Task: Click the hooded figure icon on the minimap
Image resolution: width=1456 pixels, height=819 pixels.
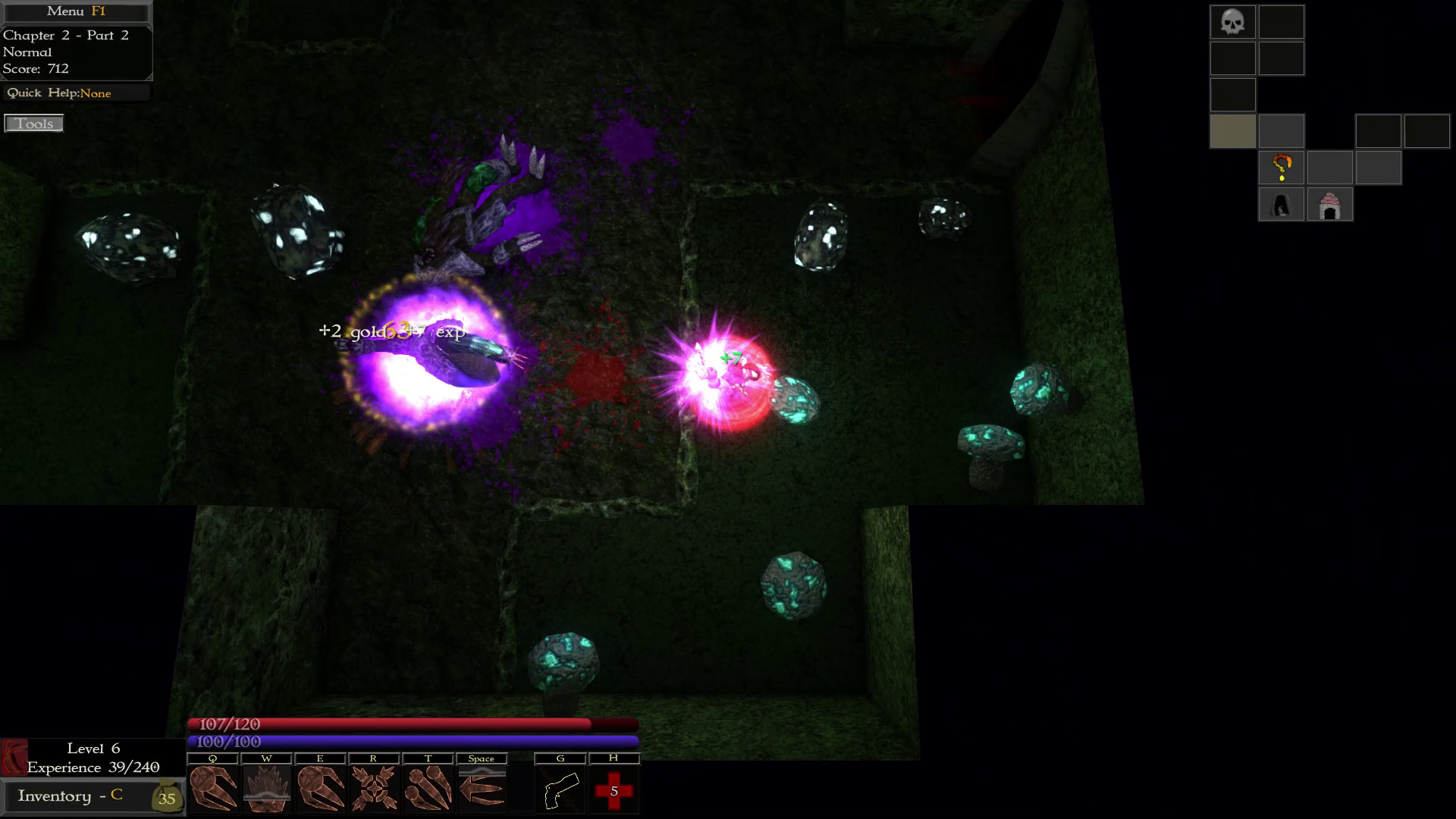Action: pyautogui.click(x=1282, y=203)
